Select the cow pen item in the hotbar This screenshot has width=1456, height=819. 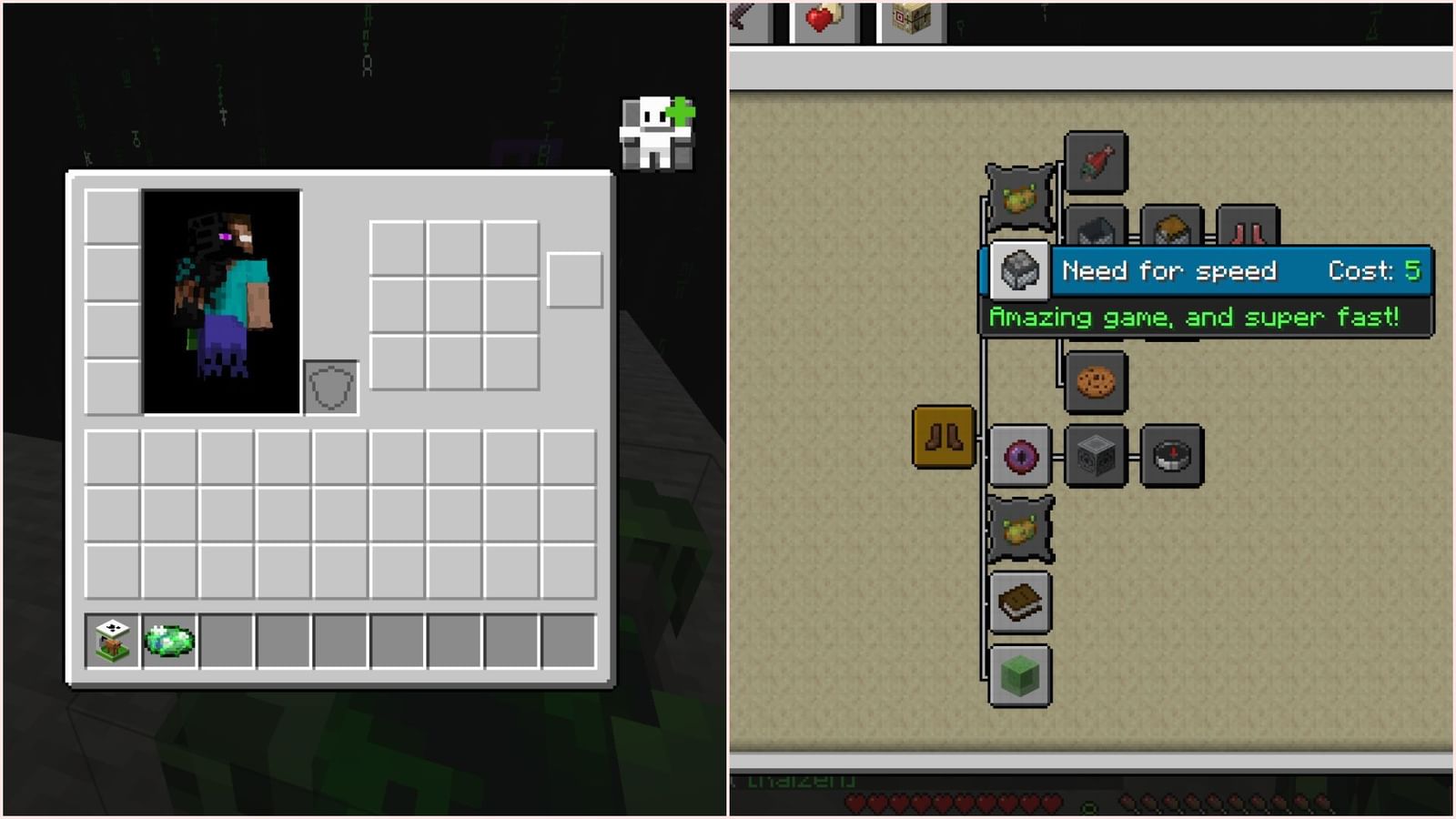tap(109, 640)
